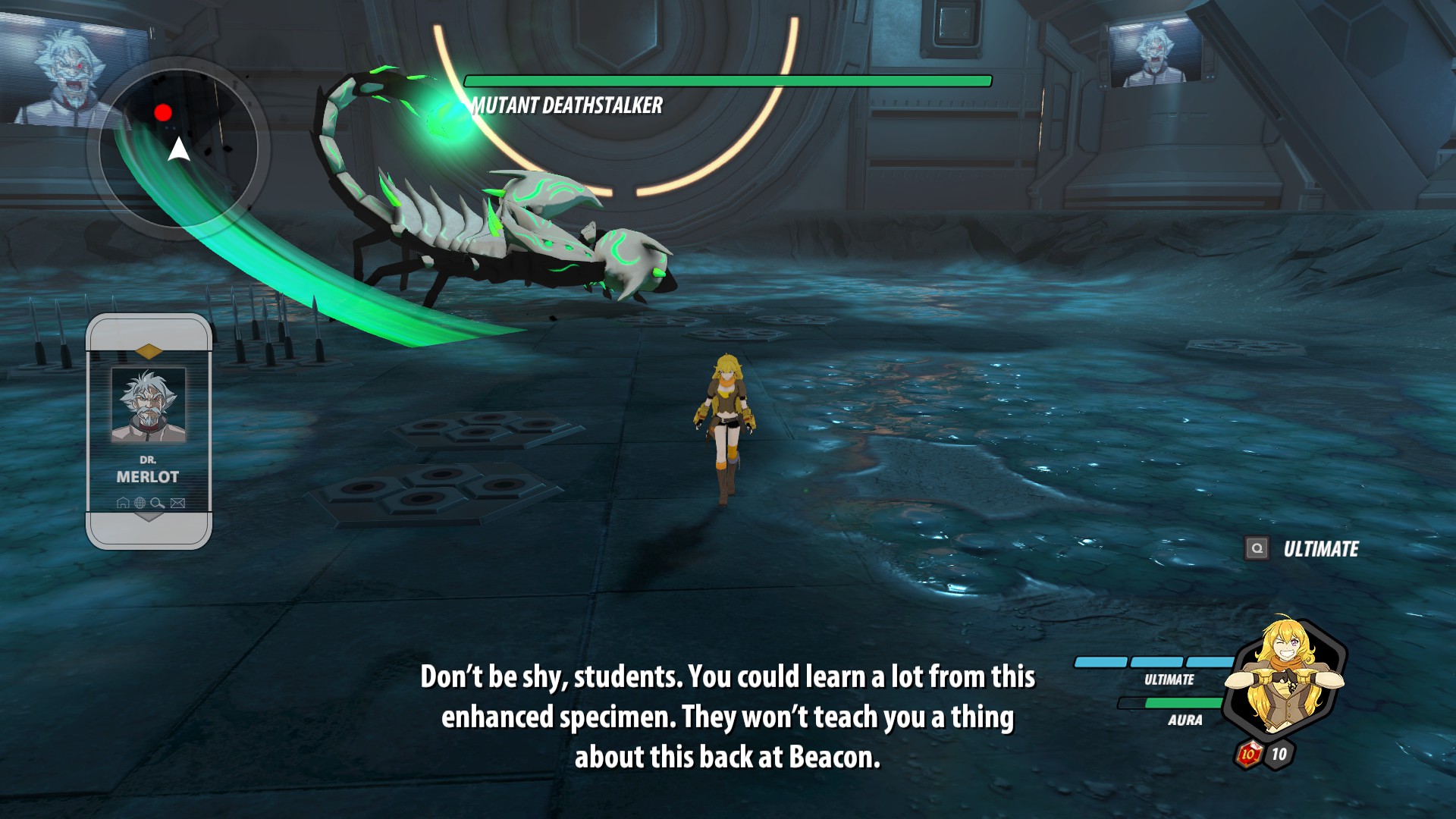Tap the home icon on the scroll
This screenshot has height=819, width=1456.
tap(123, 503)
